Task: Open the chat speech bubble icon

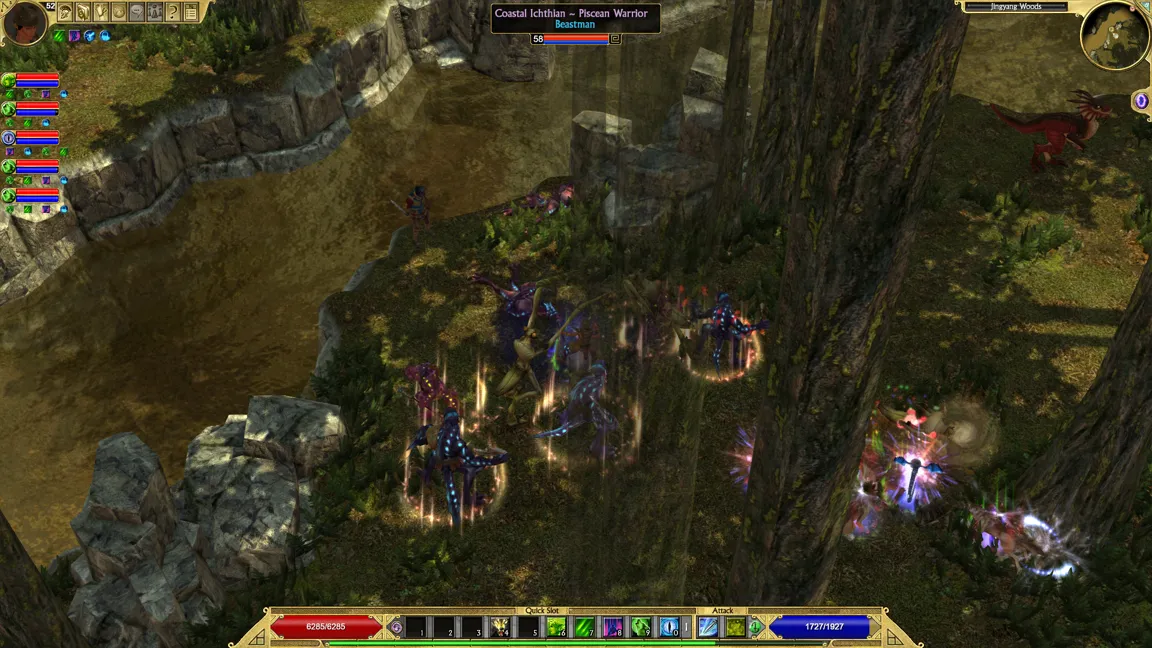Action: (x=137, y=12)
